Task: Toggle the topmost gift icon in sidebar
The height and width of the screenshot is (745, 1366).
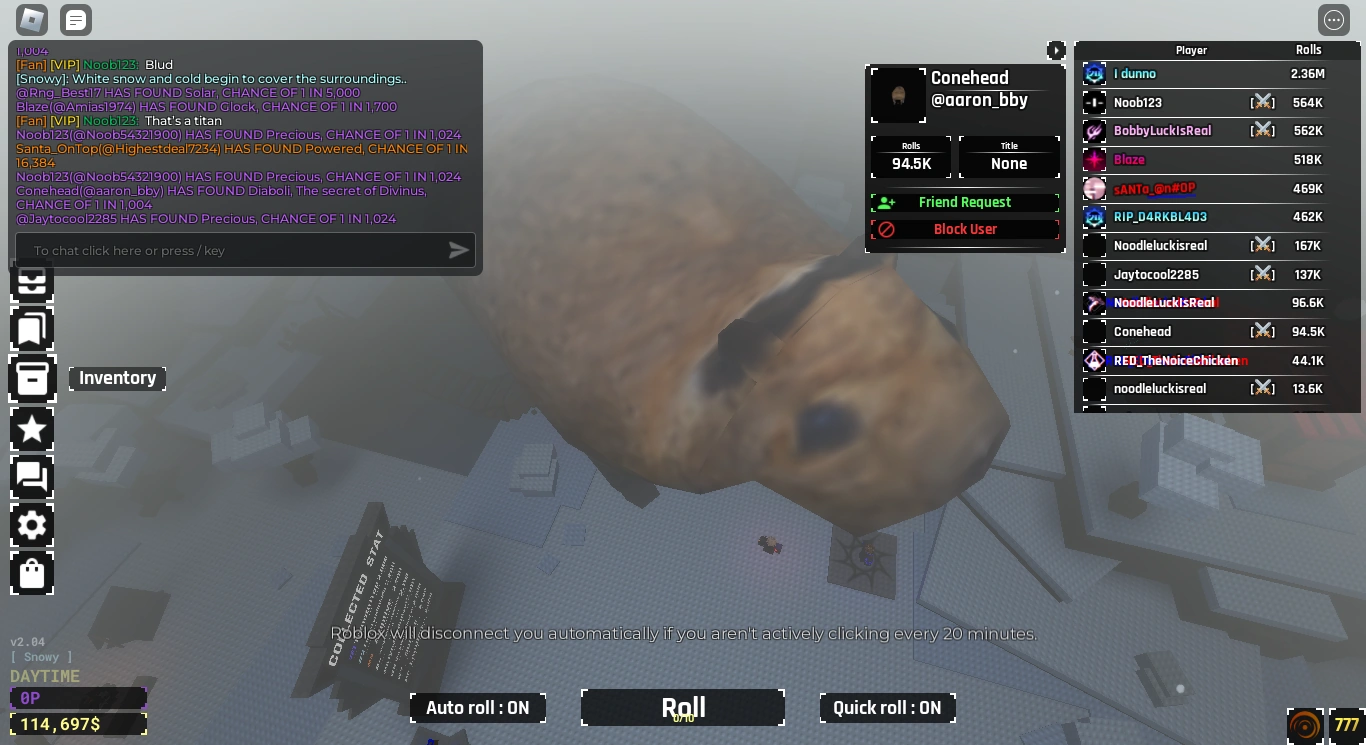Action: click(31, 283)
